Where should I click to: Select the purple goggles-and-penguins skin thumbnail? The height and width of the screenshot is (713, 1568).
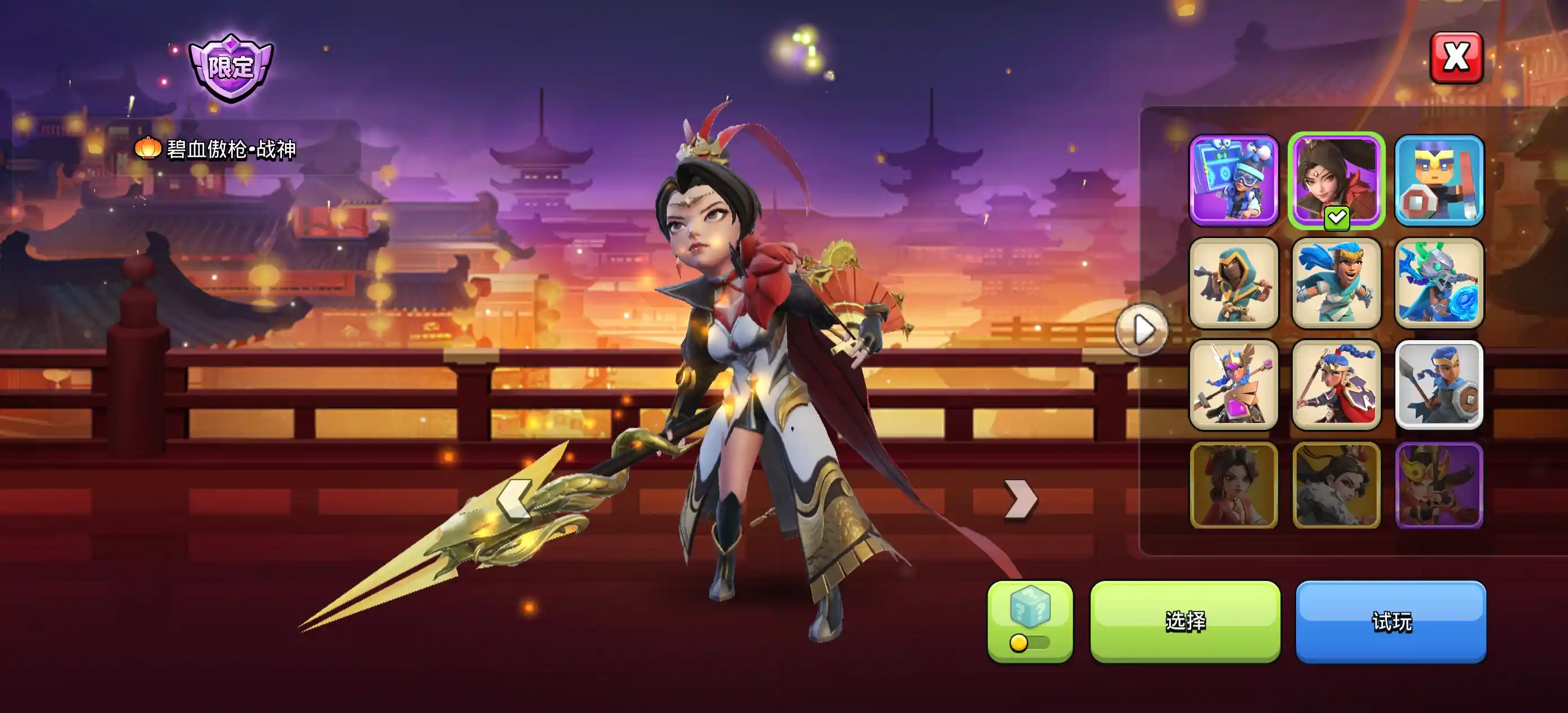pos(1234,181)
